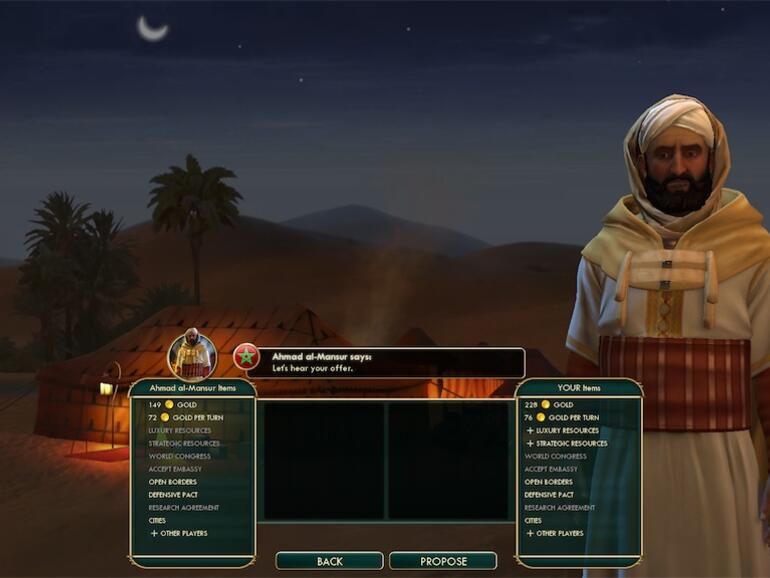Ask for Open Borders from Ahmad al-Mansur's items

(171, 482)
